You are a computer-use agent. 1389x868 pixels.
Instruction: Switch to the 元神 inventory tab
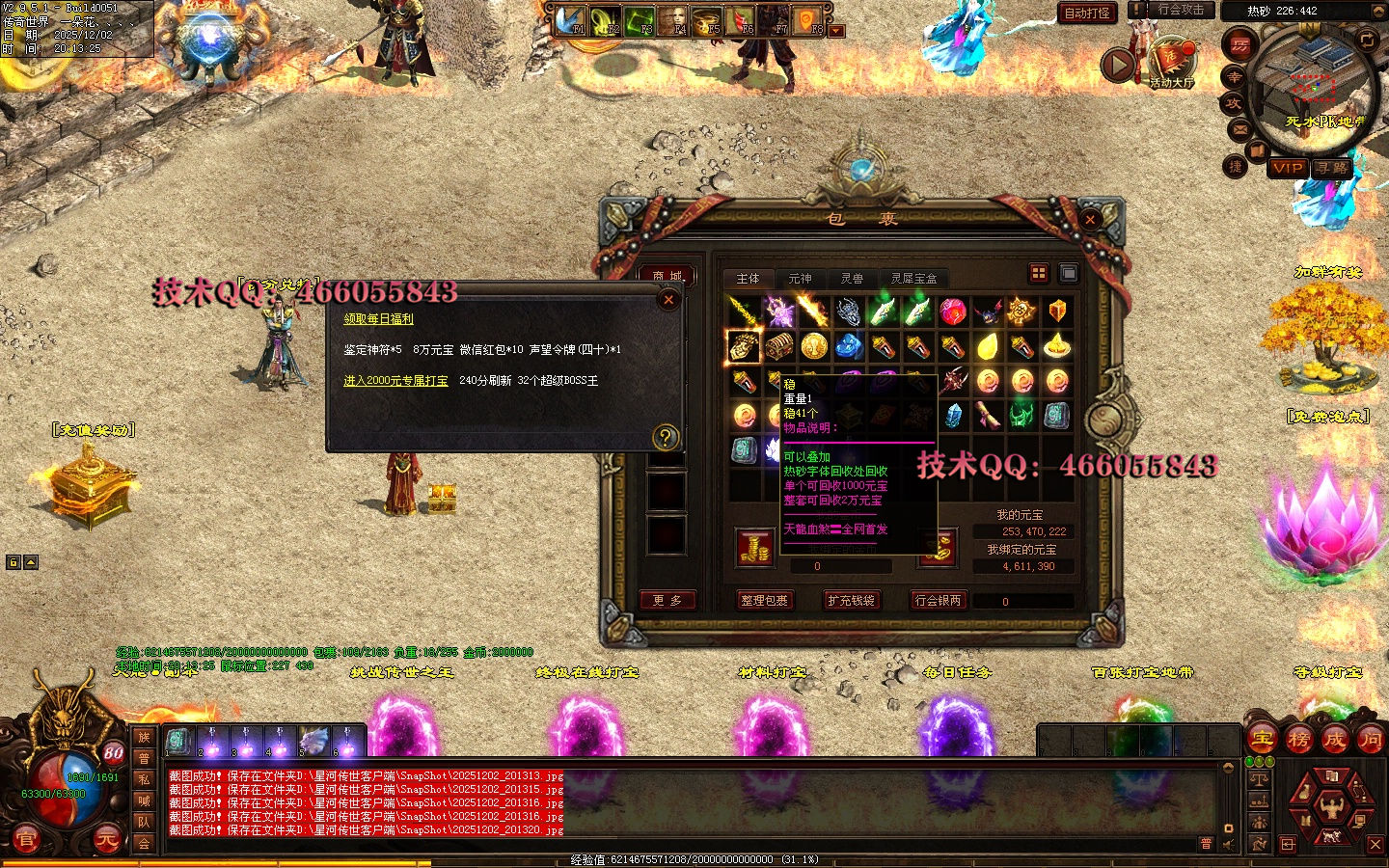(800, 279)
